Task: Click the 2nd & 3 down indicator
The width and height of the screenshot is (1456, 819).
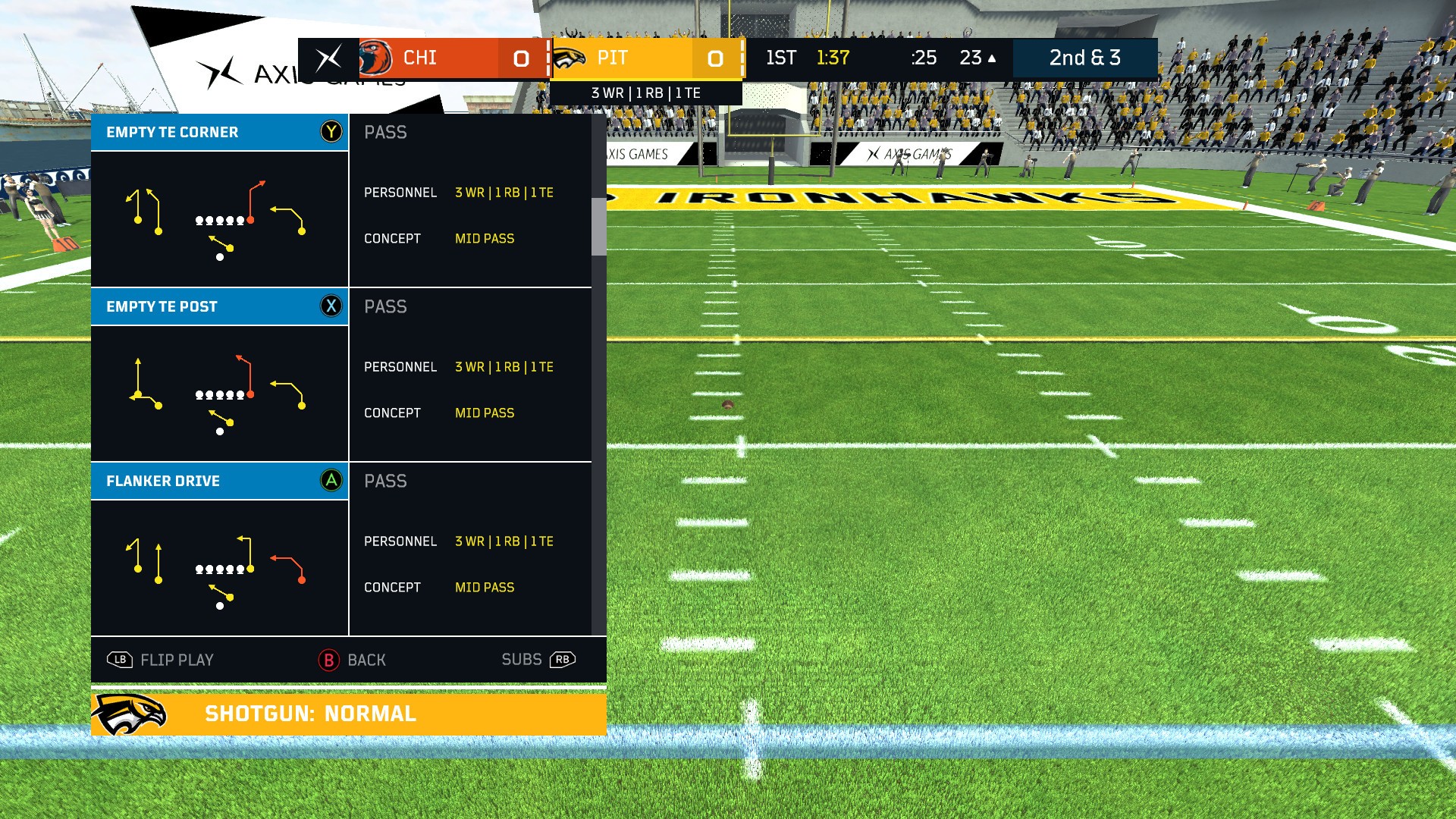Action: [x=1085, y=58]
